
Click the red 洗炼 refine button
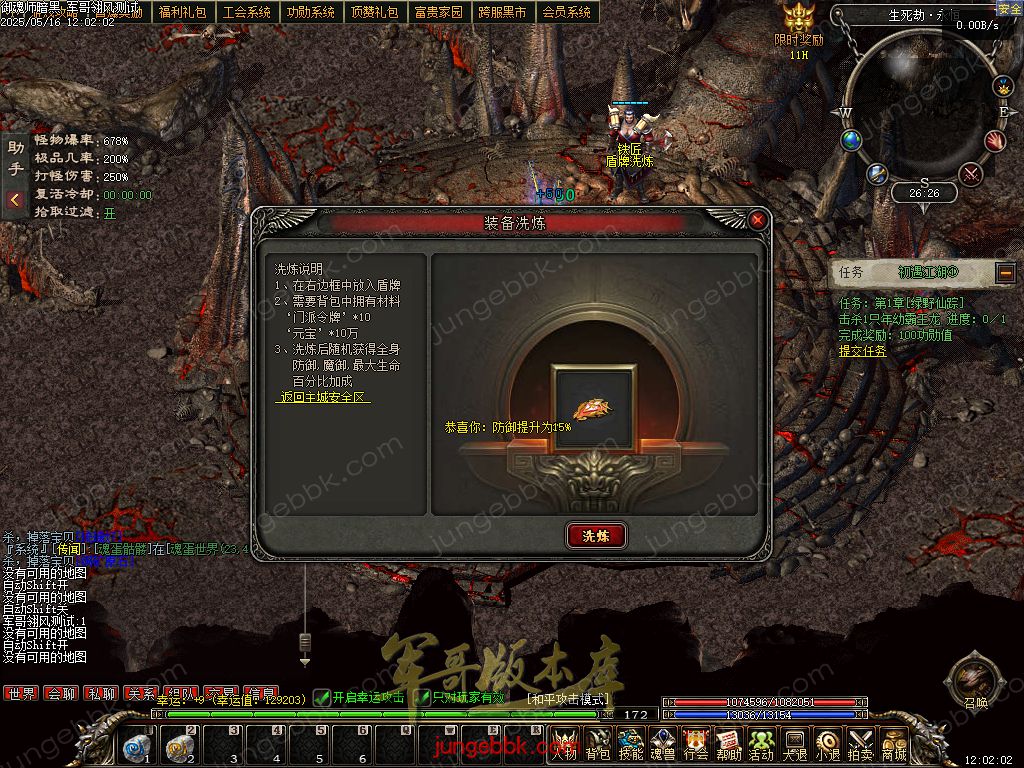click(x=596, y=535)
